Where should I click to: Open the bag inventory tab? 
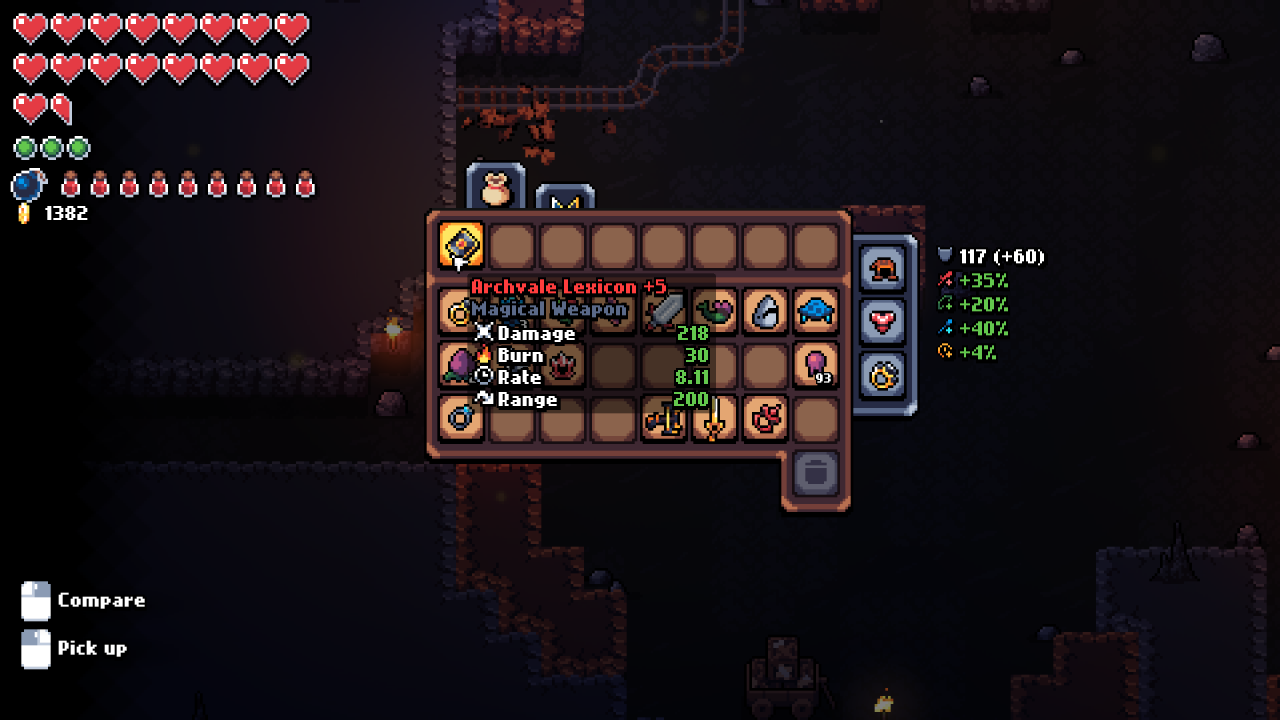coord(495,188)
